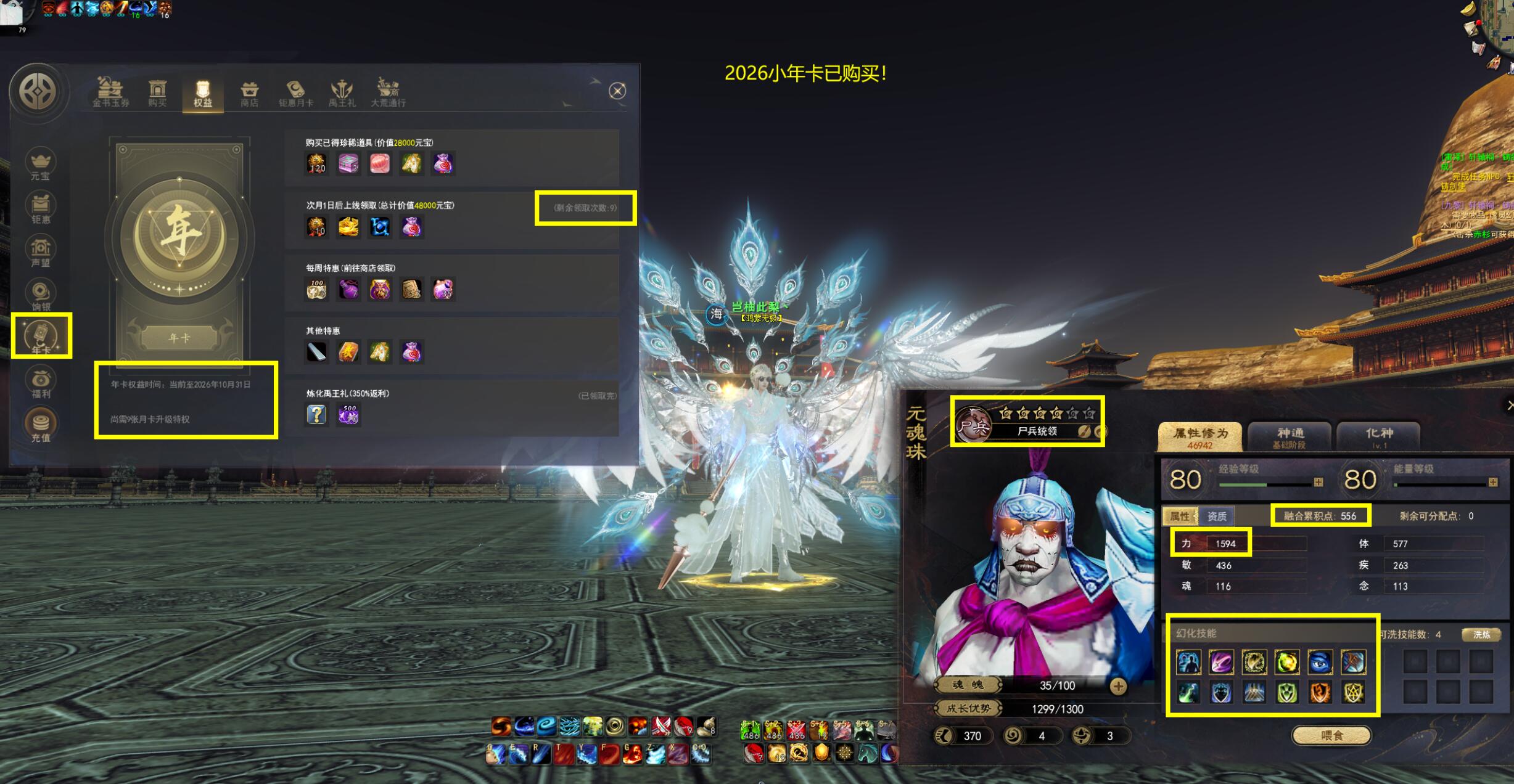1514x784 pixels.
Task: Add 魂魄 with the round plus button
Action: pos(1118,686)
